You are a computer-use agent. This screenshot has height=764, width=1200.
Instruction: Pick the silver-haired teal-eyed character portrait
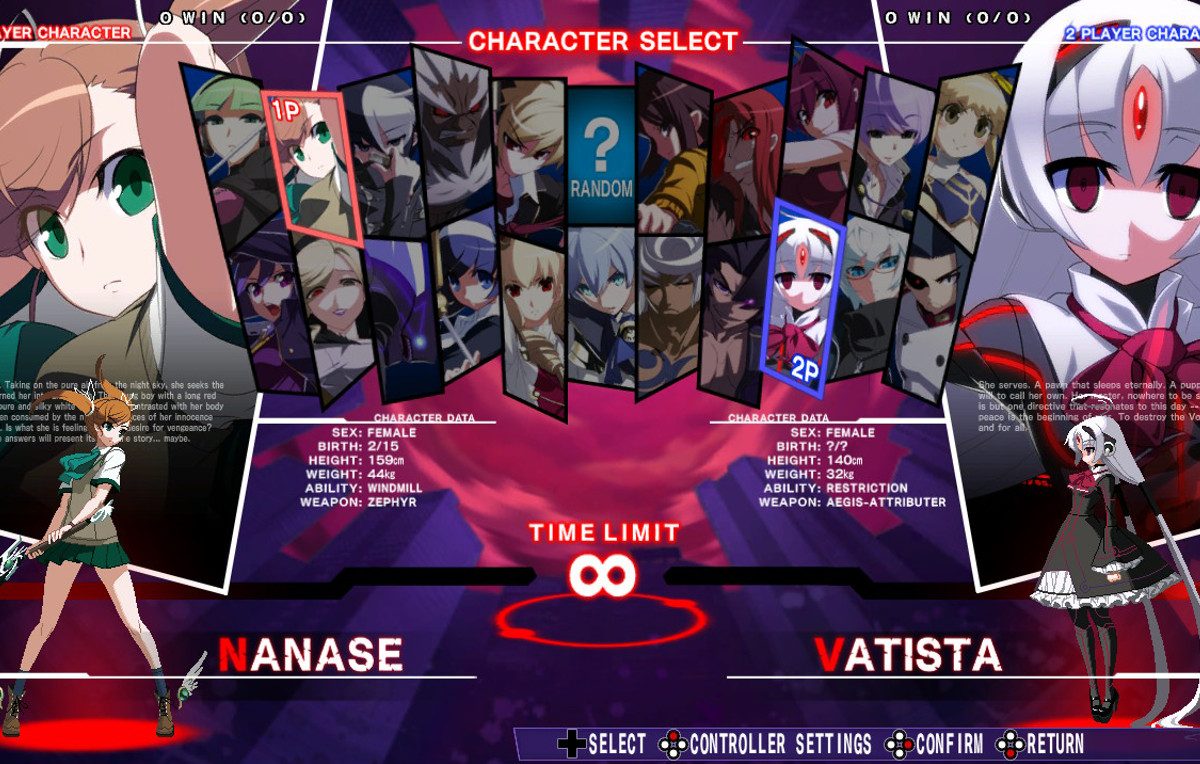click(602, 305)
